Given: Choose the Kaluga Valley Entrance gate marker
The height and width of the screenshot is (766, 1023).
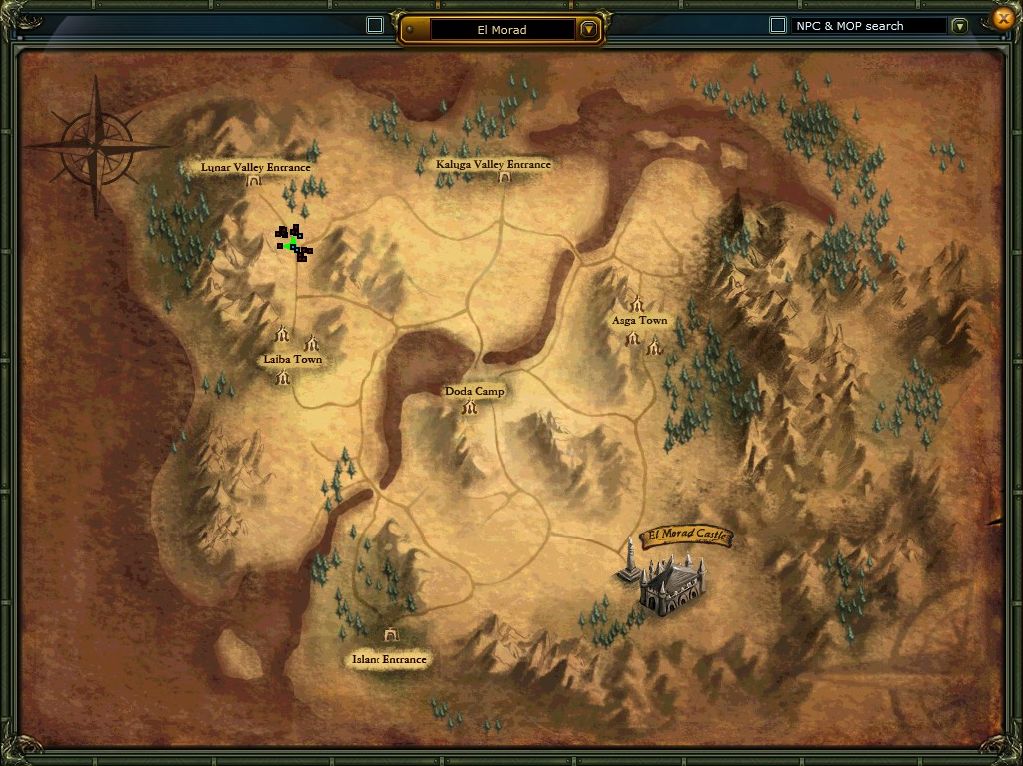Looking at the screenshot, I should pyautogui.click(x=504, y=177).
